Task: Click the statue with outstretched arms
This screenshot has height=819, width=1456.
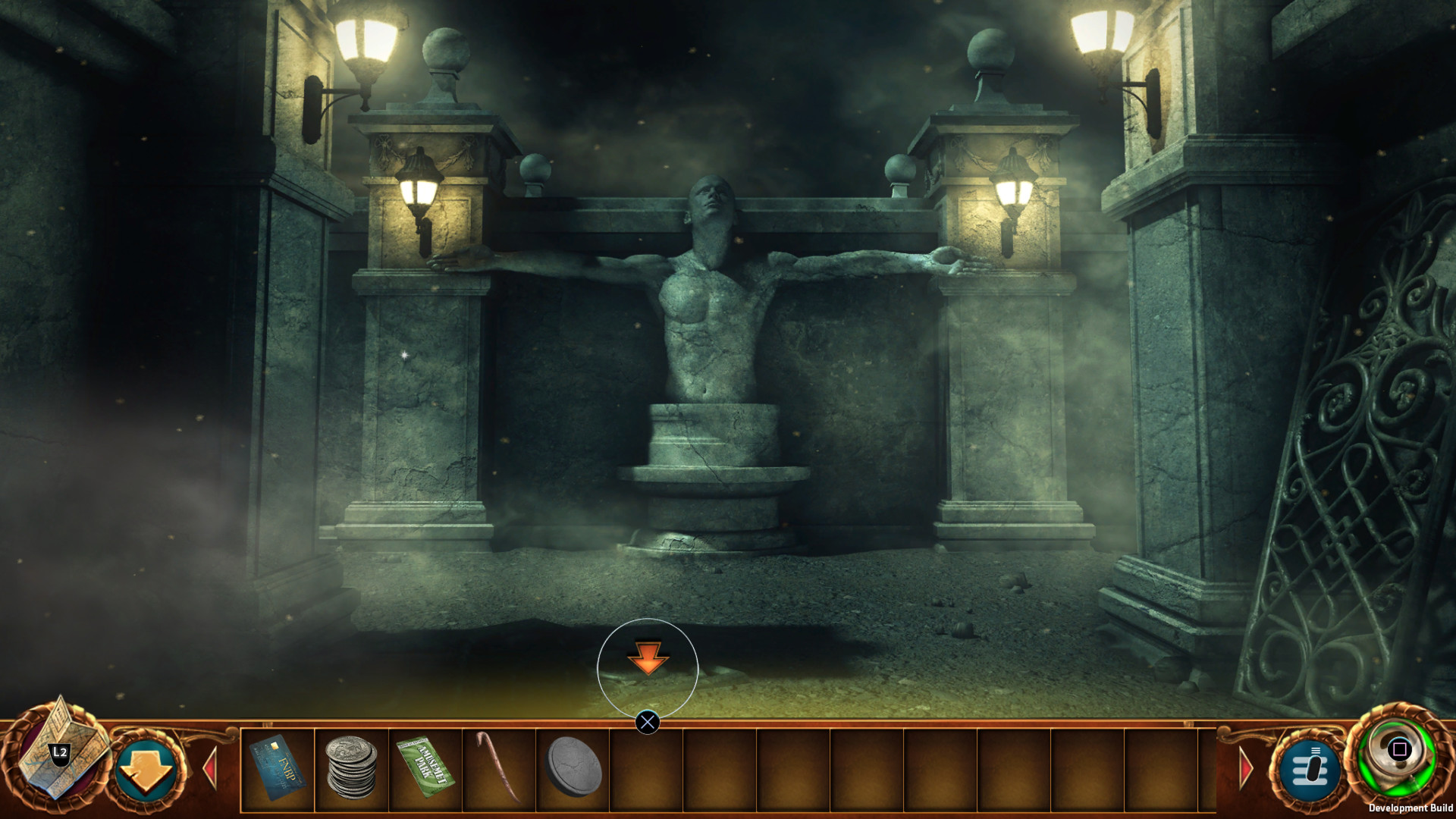Action: pos(709,318)
